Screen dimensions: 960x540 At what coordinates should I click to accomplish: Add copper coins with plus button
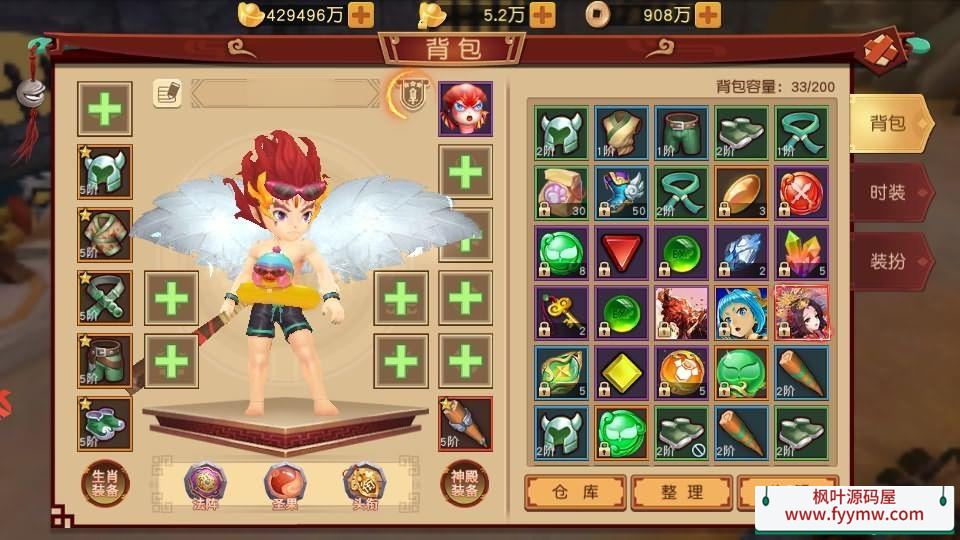[708, 14]
